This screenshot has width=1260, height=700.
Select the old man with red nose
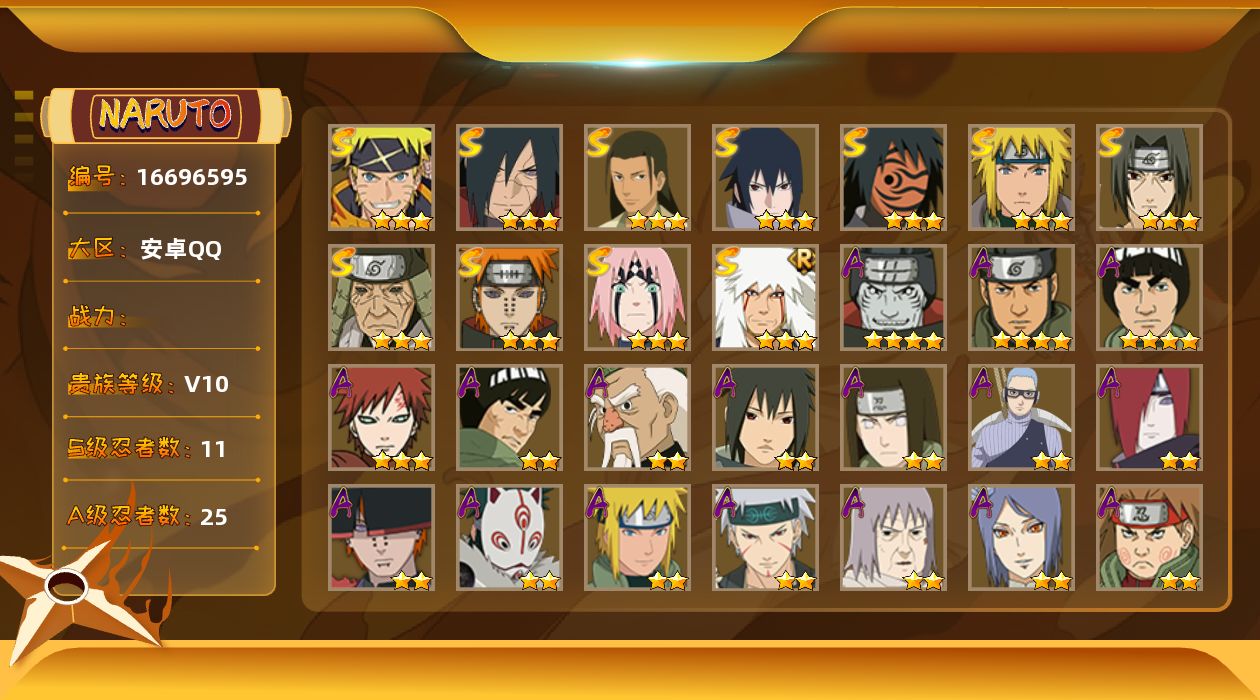coord(637,418)
